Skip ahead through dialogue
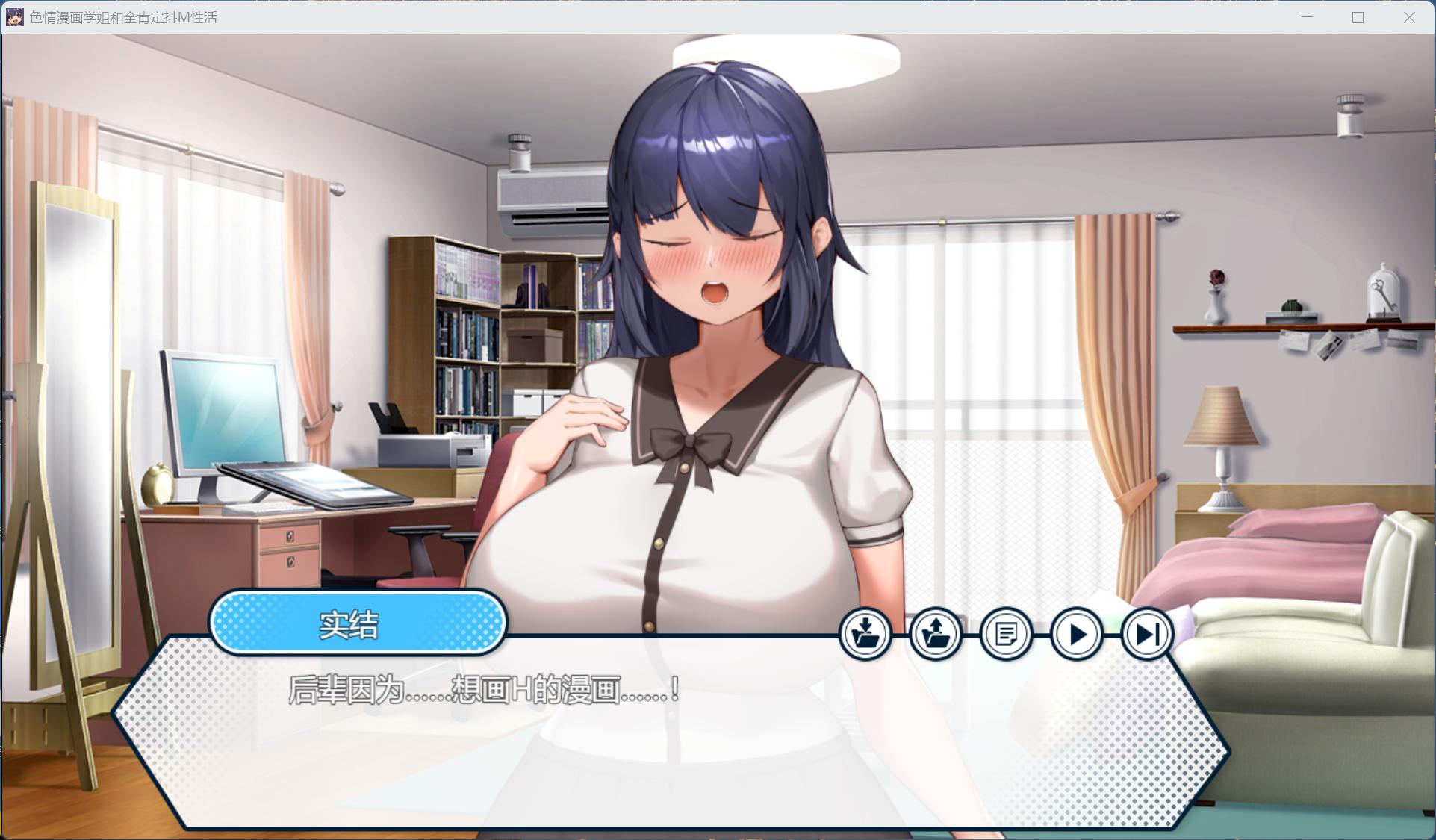 point(1146,635)
